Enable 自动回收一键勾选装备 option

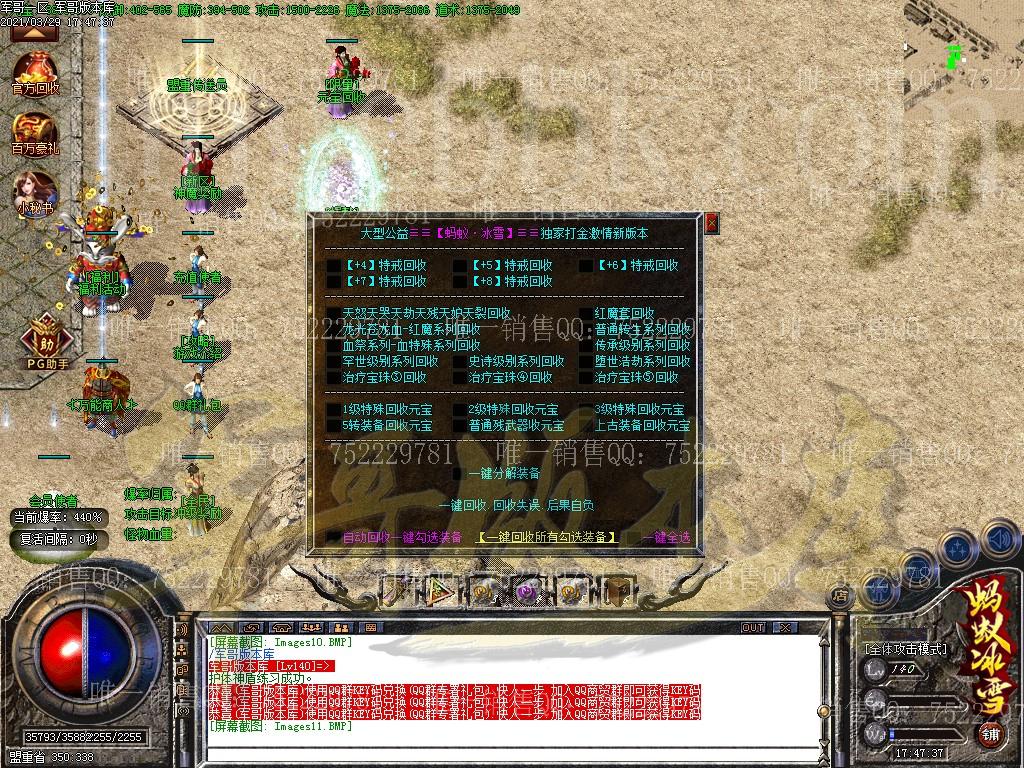pyautogui.click(x=334, y=538)
